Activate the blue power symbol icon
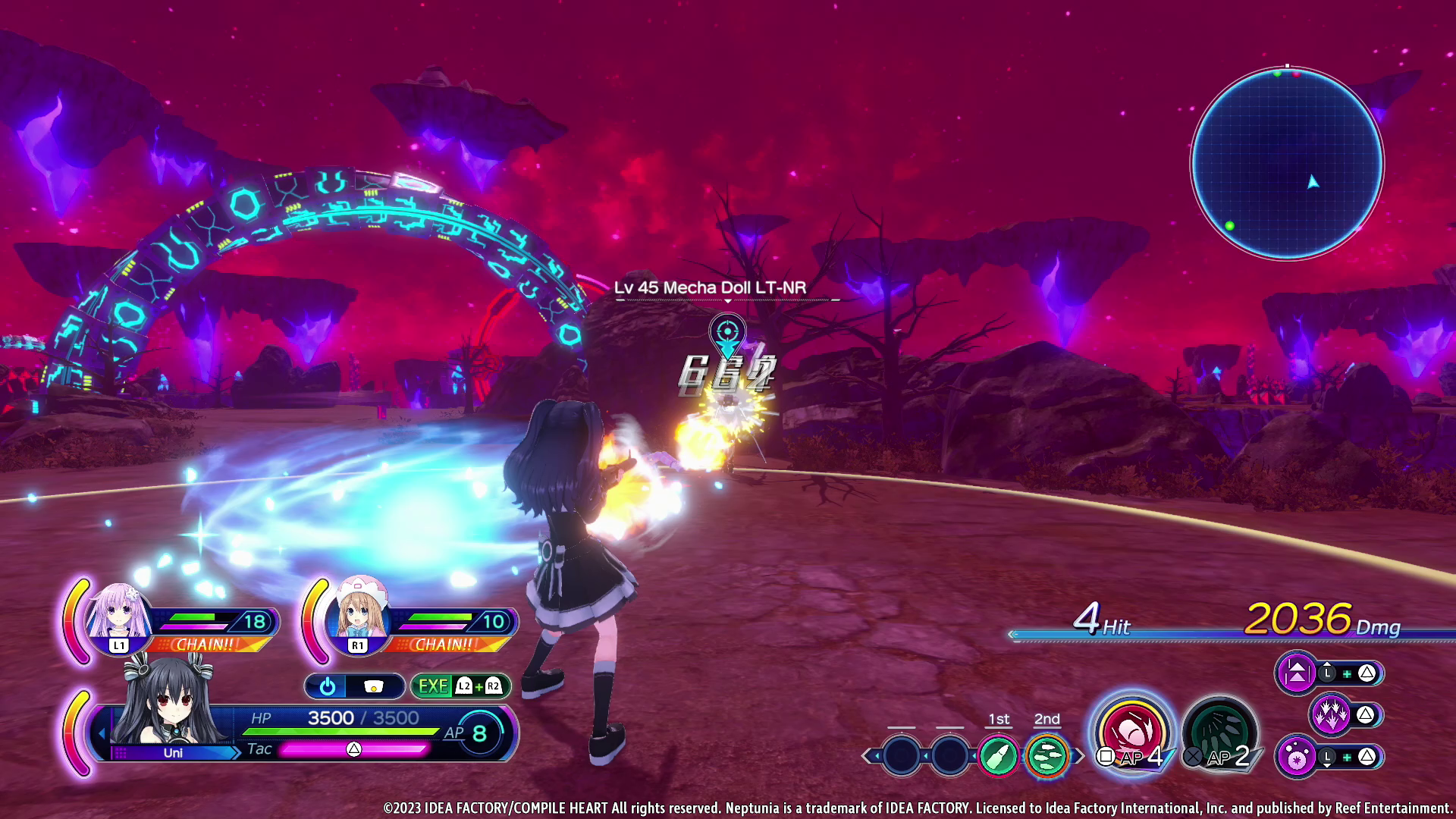Image resolution: width=1456 pixels, height=819 pixels. (328, 686)
